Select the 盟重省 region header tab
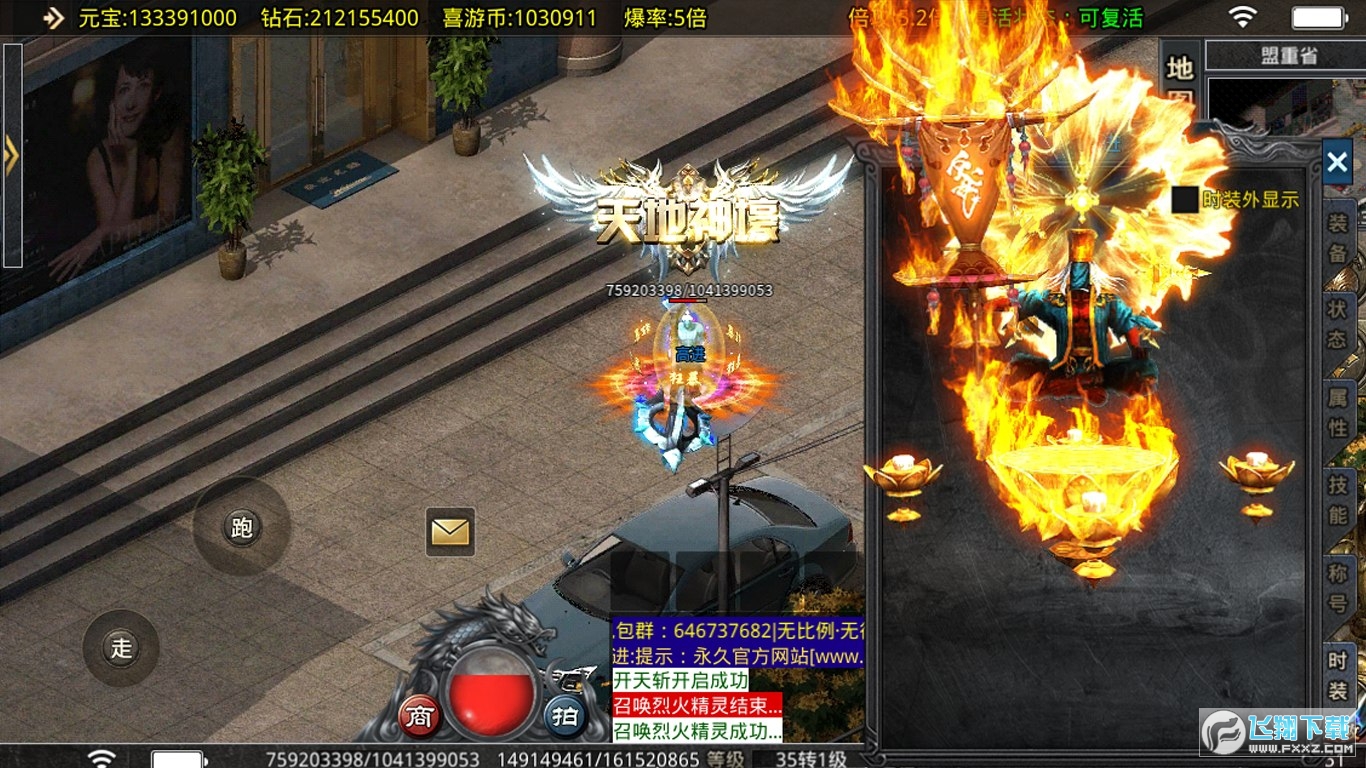1366x768 pixels. 1290,55
